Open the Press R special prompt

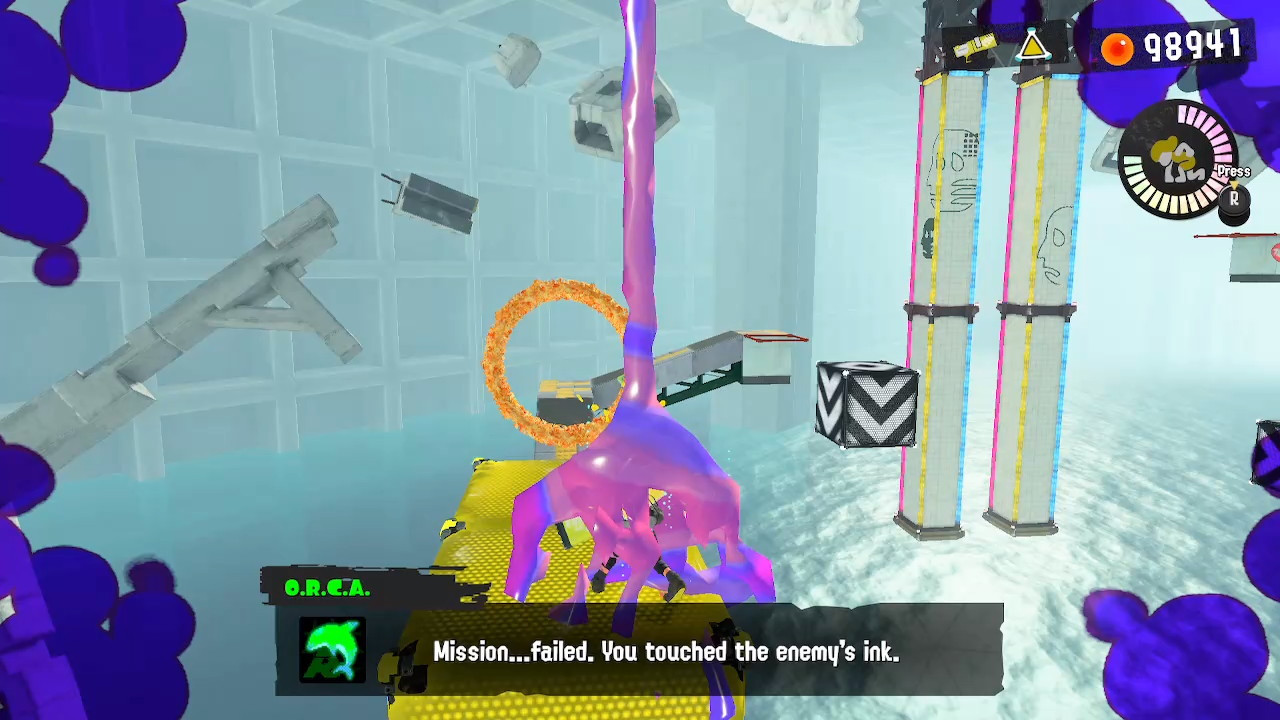pos(1232,180)
